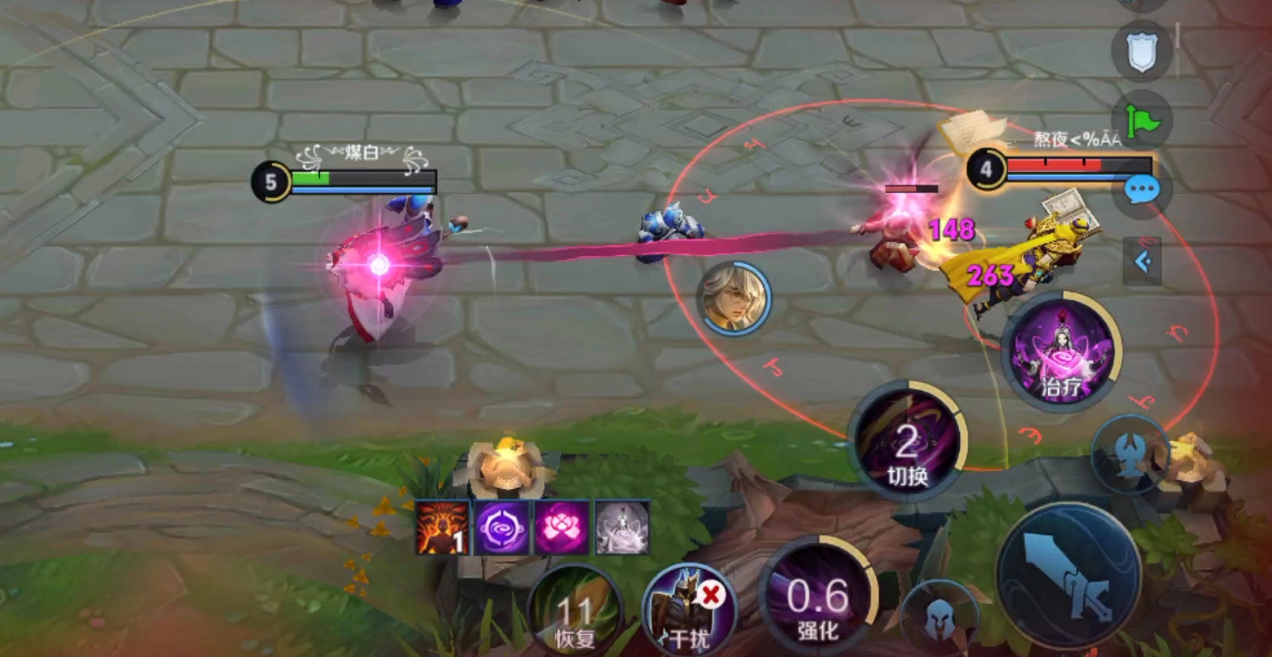
Task: Open the quick chat bubble
Action: pyautogui.click(x=1141, y=190)
